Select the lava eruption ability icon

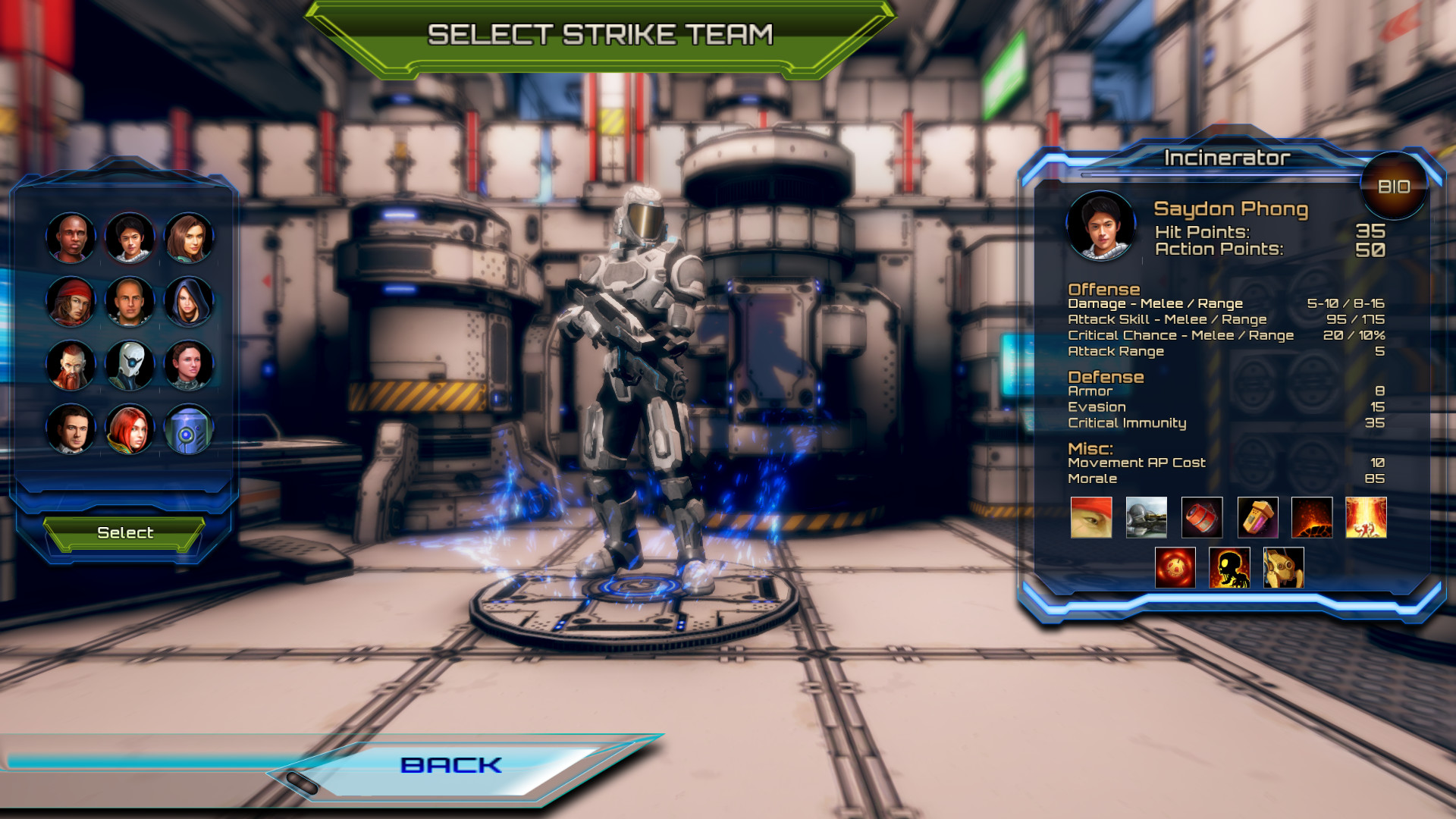(1314, 518)
